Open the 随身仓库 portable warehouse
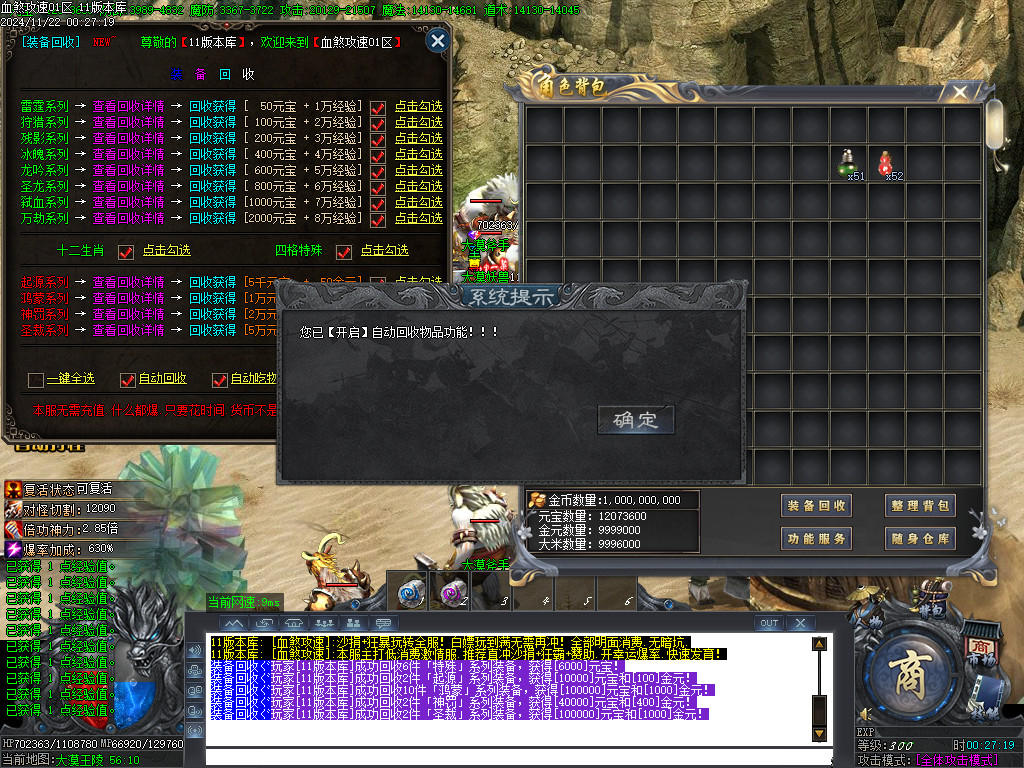Image resolution: width=1024 pixels, height=768 pixels. (920, 539)
